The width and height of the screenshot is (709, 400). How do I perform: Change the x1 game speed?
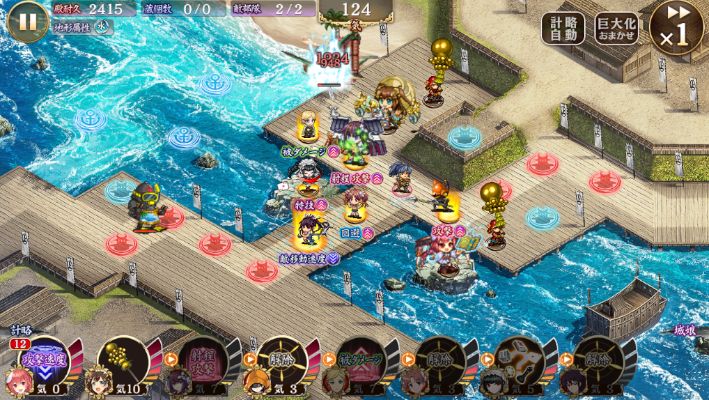pyautogui.click(x=675, y=28)
